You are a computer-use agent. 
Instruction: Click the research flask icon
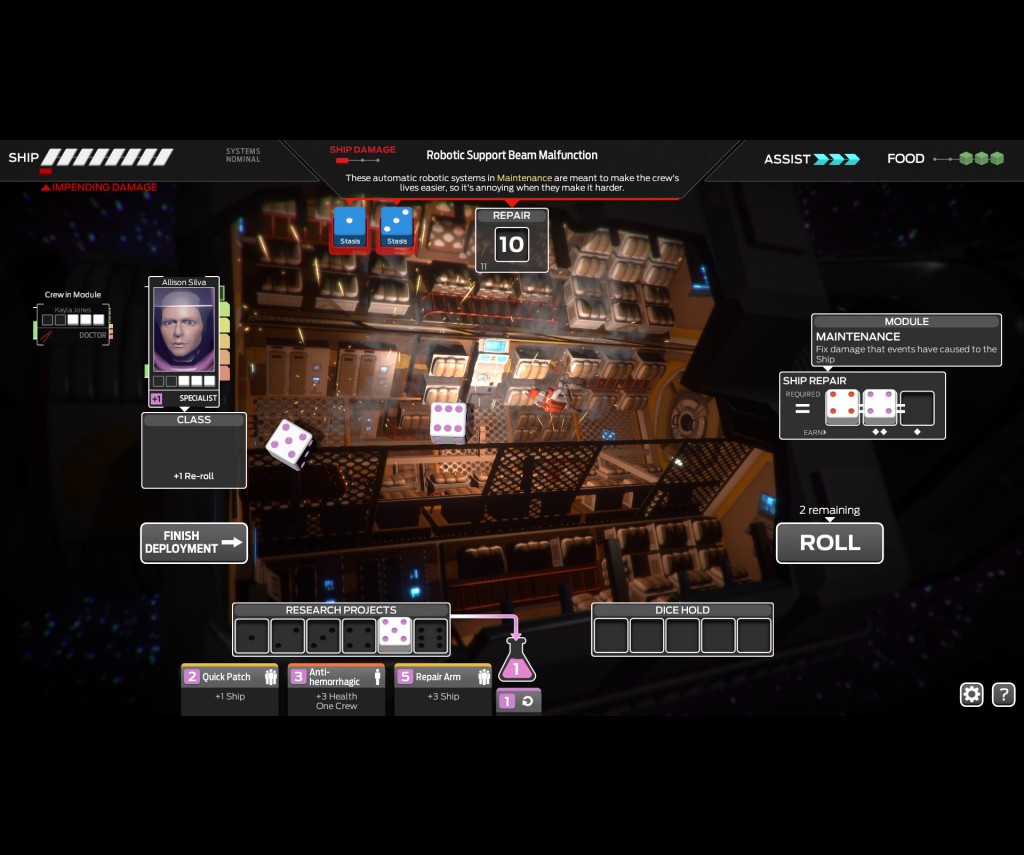[x=517, y=660]
